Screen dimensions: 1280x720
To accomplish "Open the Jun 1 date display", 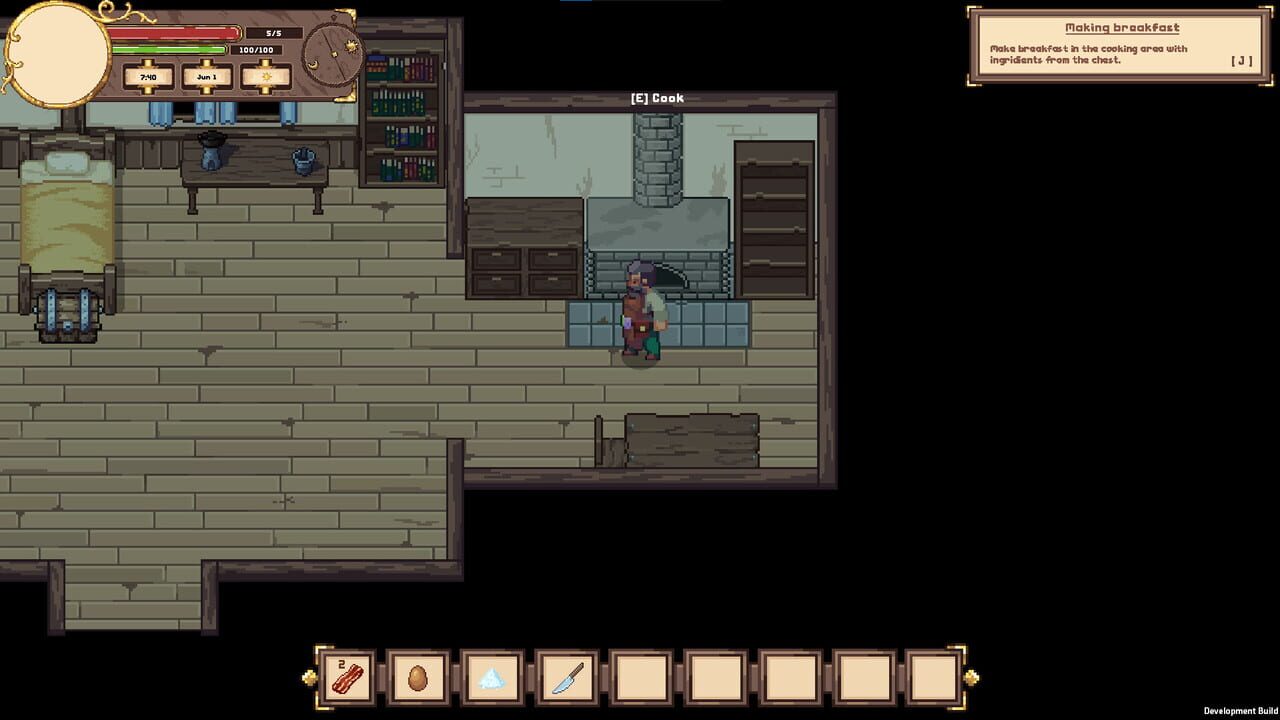I will tap(206, 77).
